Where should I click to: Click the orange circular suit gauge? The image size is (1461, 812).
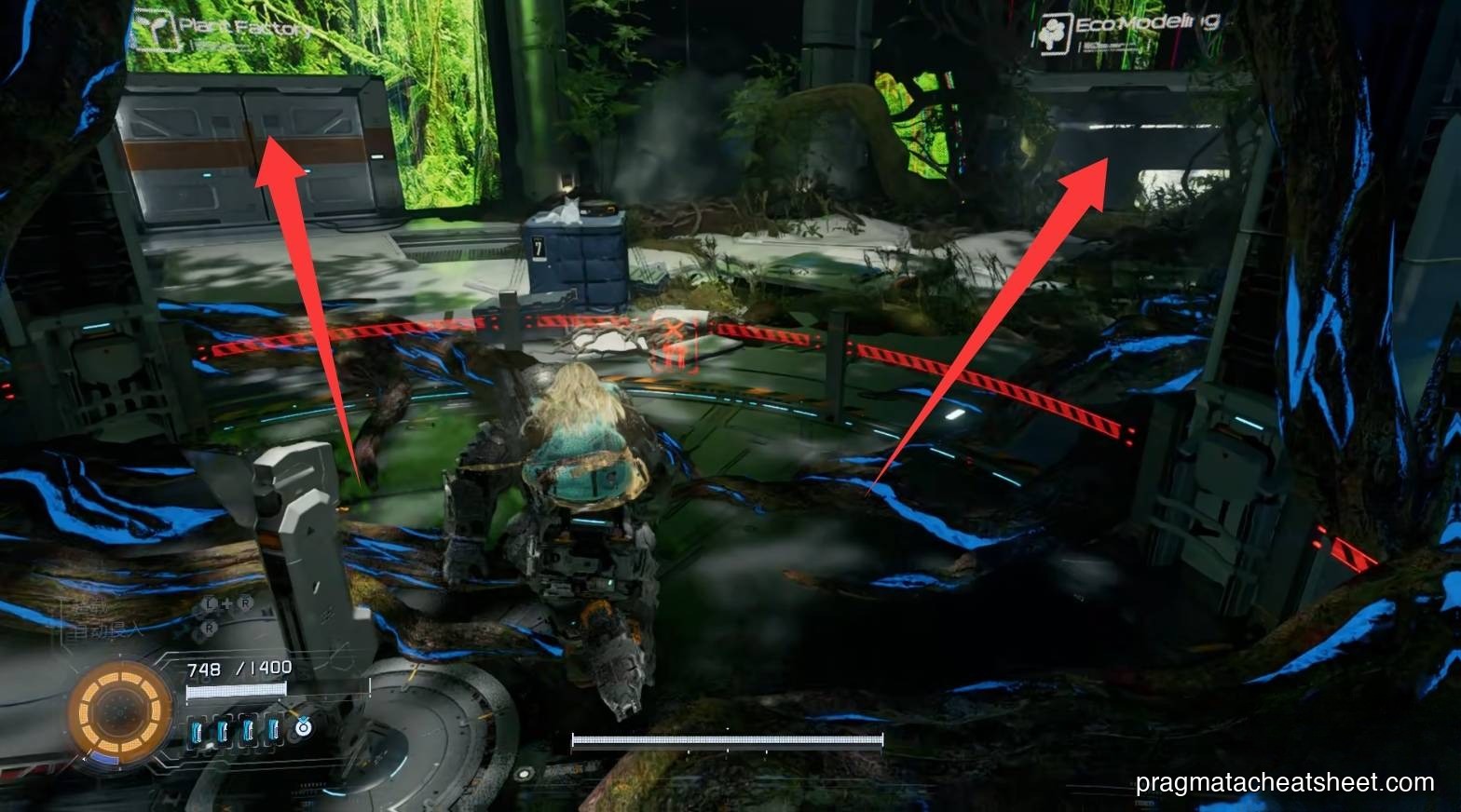coord(120,713)
